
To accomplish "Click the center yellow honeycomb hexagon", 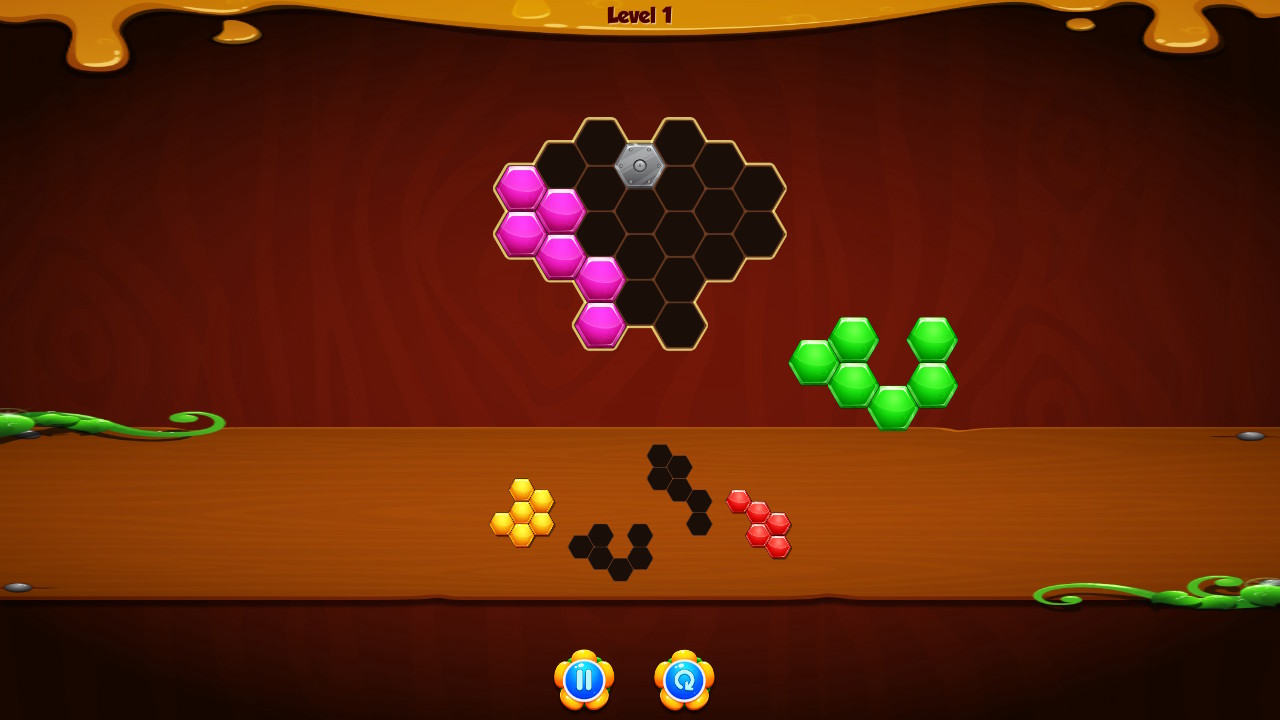I will click(x=523, y=512).
